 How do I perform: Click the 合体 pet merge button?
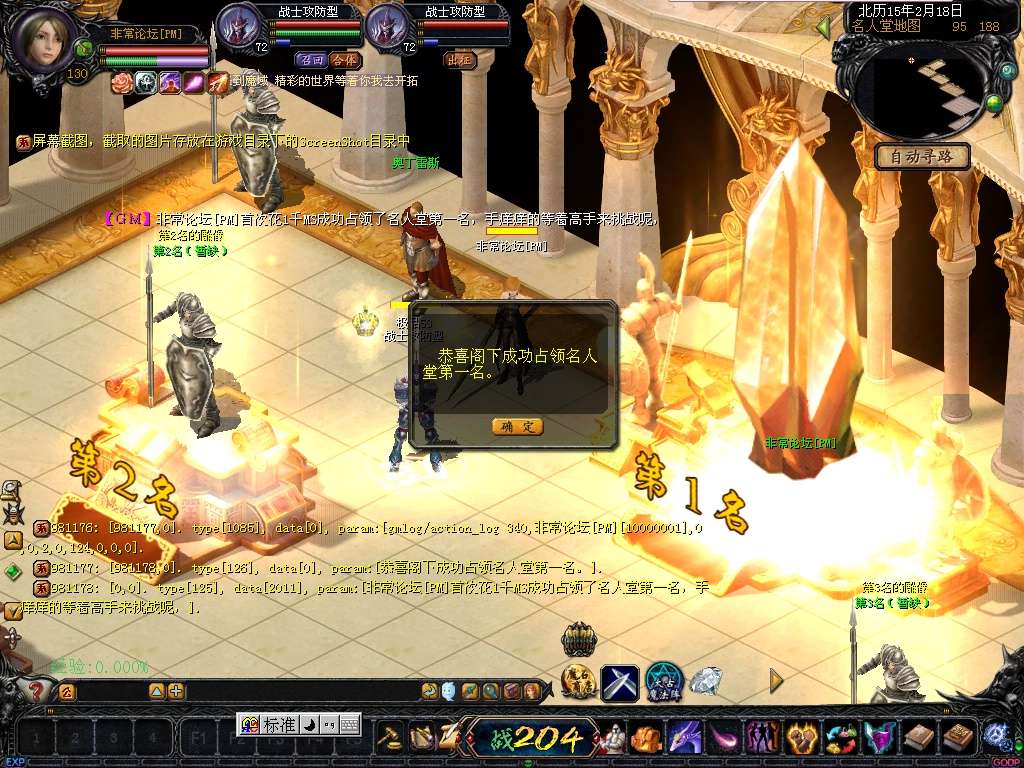(x=345, y=59)
